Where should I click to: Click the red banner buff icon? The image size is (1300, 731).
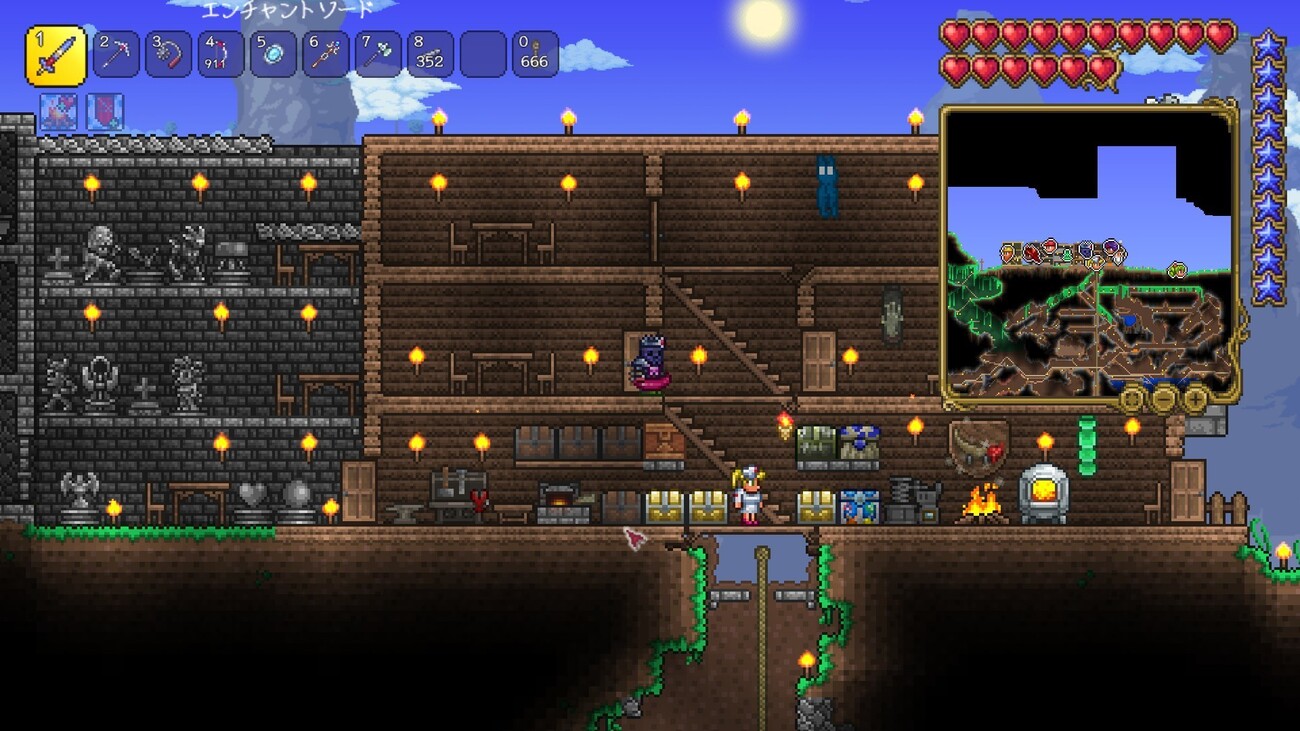click(x=105, y=112)
